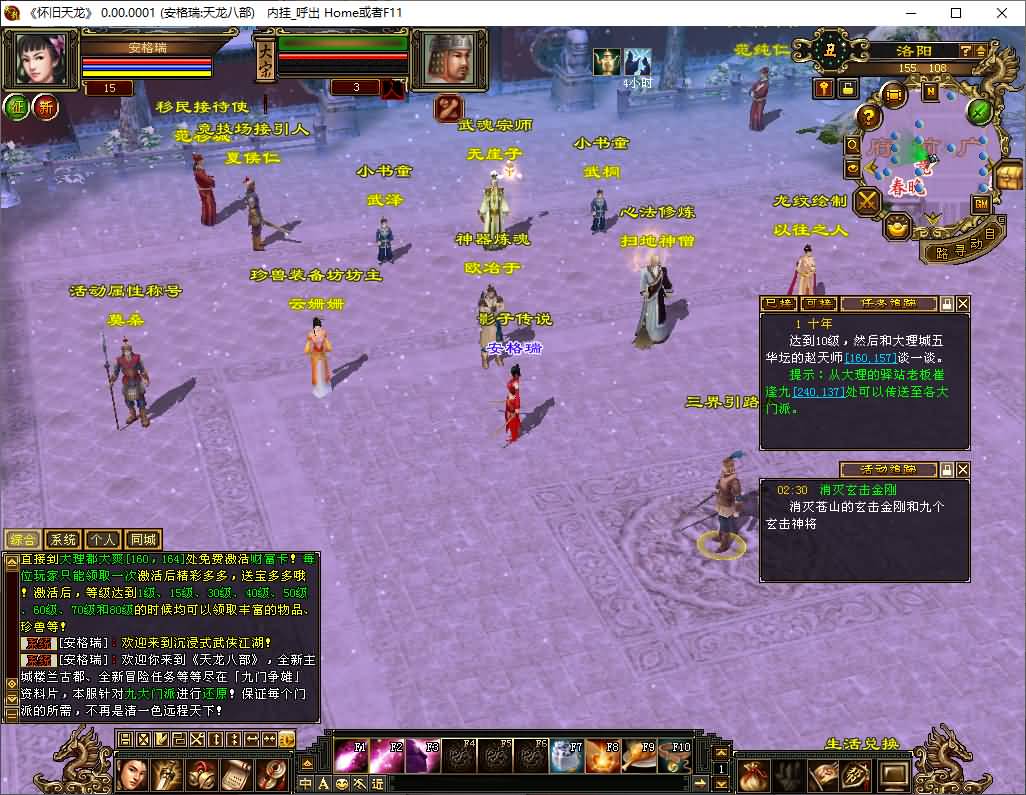Screen dimensions: 1026x795
Task: Close the 任务追踪 quest tracker panel
Action: [x=963, y=303]
